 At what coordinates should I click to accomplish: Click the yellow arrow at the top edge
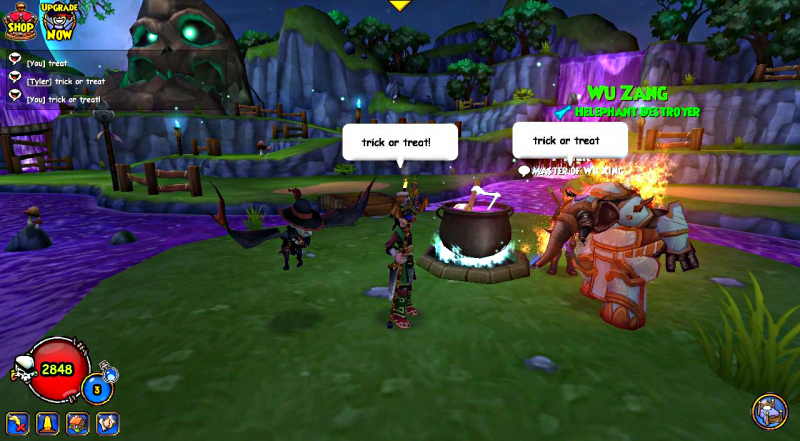400,5
